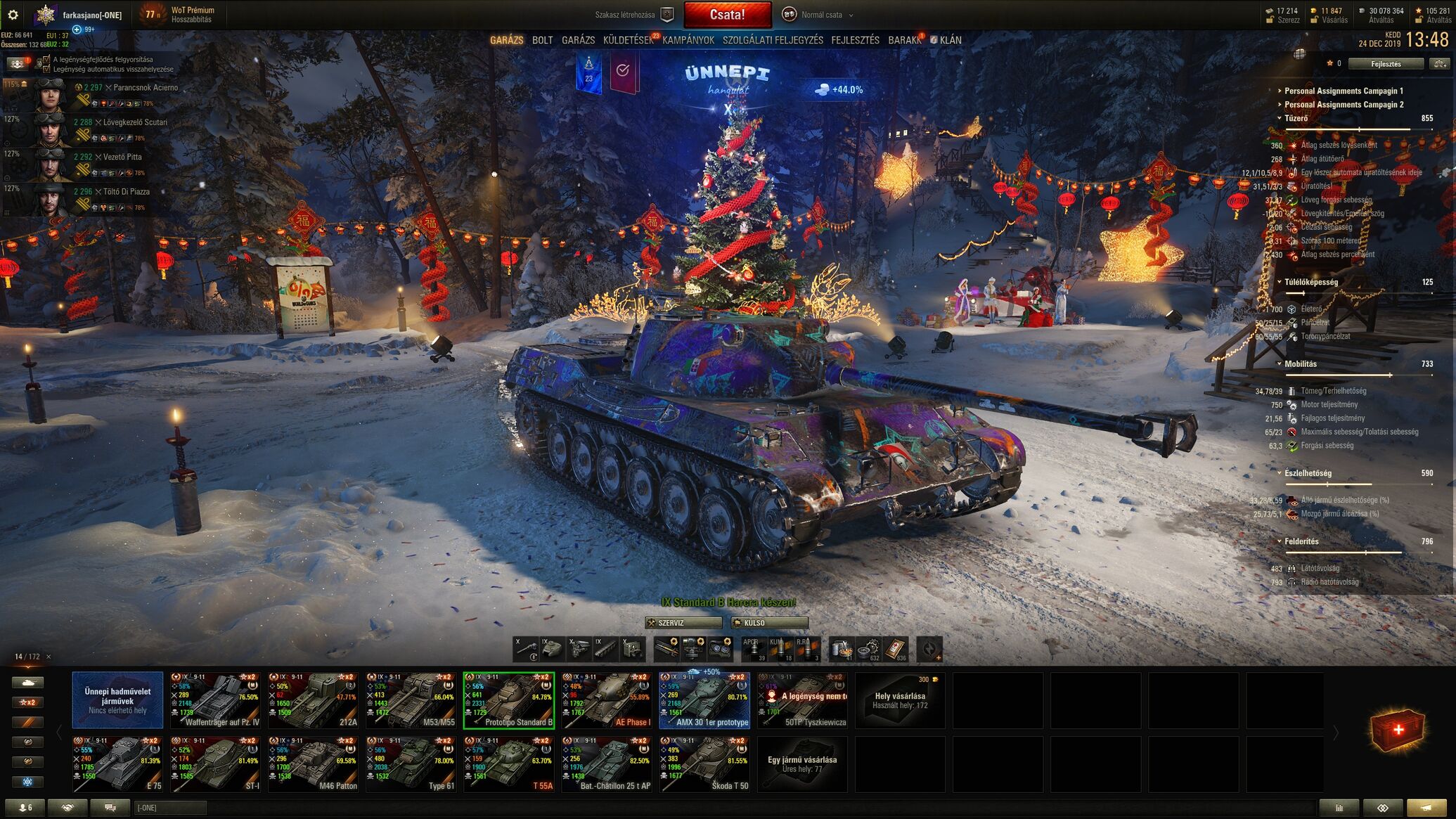
Task: Choose the AMX 30 1er prototype tank
Action: click(x=704, y=700)
